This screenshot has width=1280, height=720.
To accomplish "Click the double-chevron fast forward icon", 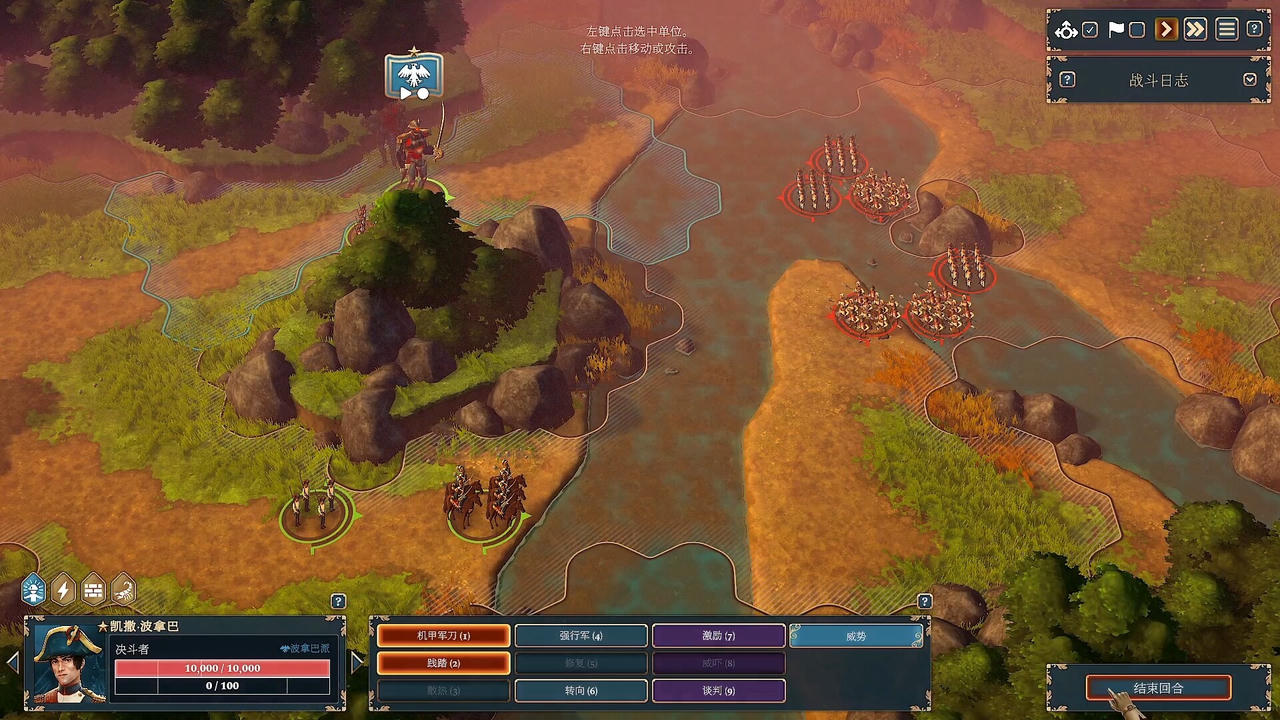I will pos(1196,30).
